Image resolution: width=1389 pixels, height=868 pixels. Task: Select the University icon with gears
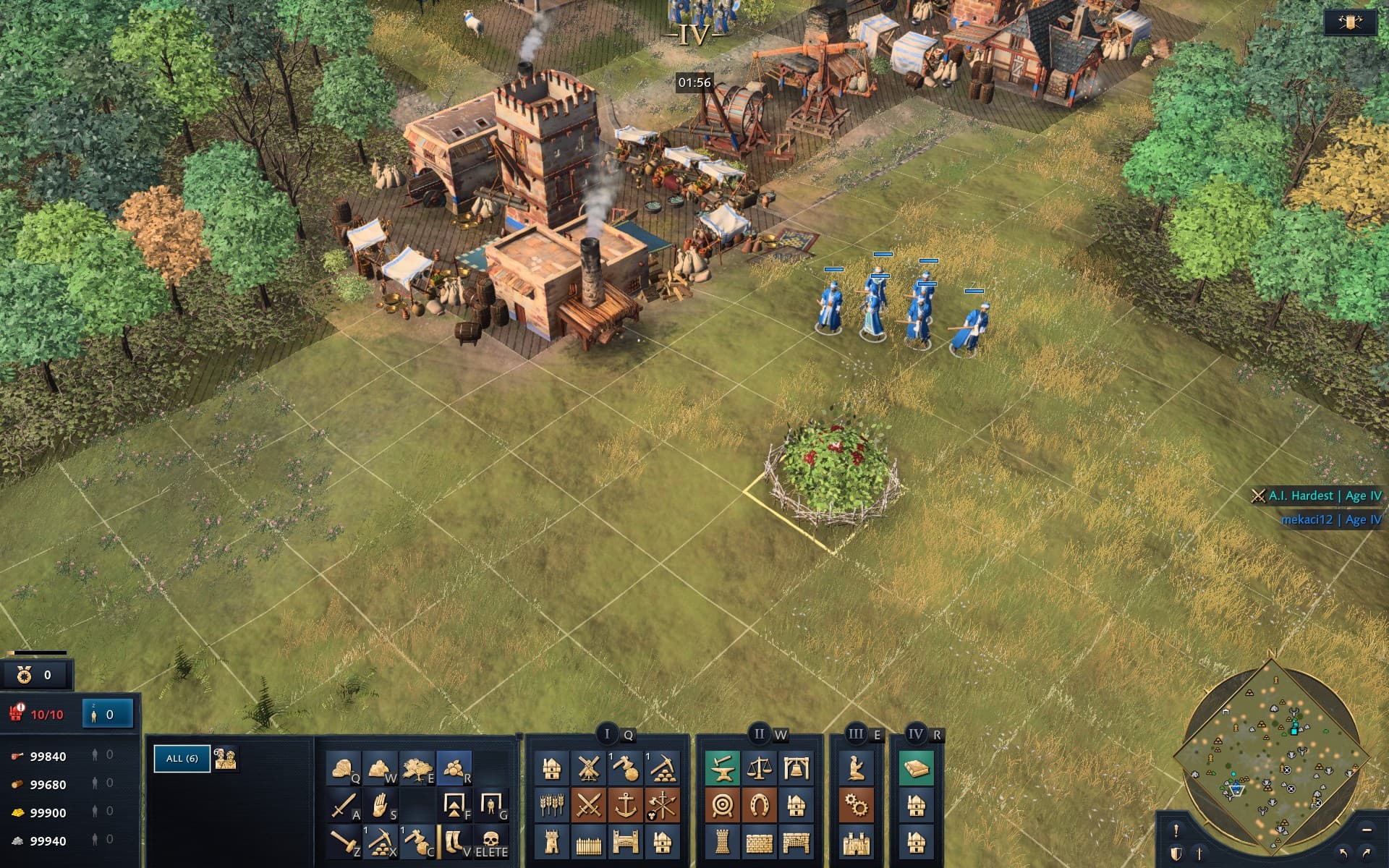[856, 805]
